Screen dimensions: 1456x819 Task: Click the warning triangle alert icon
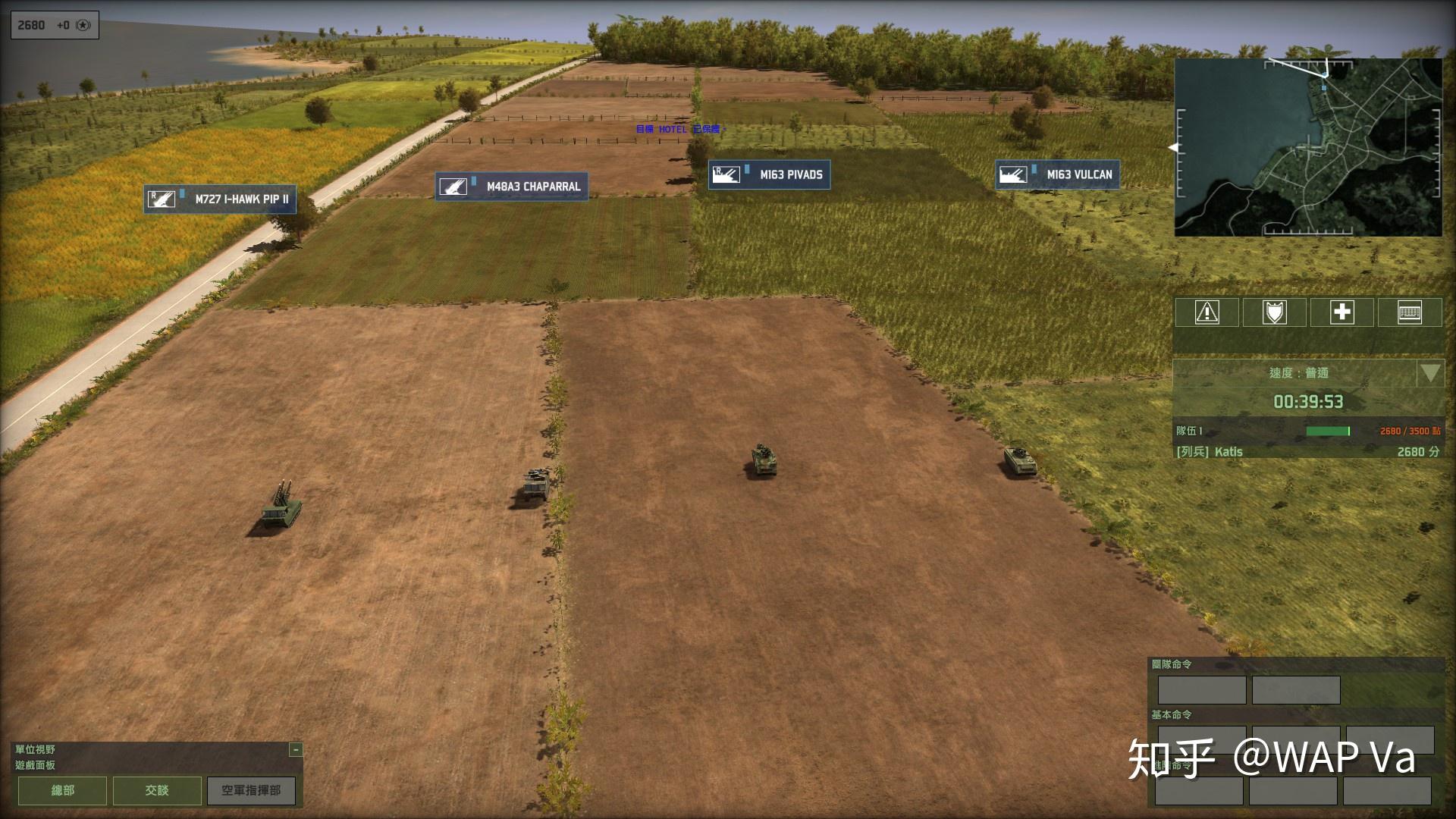point(1206,312)
